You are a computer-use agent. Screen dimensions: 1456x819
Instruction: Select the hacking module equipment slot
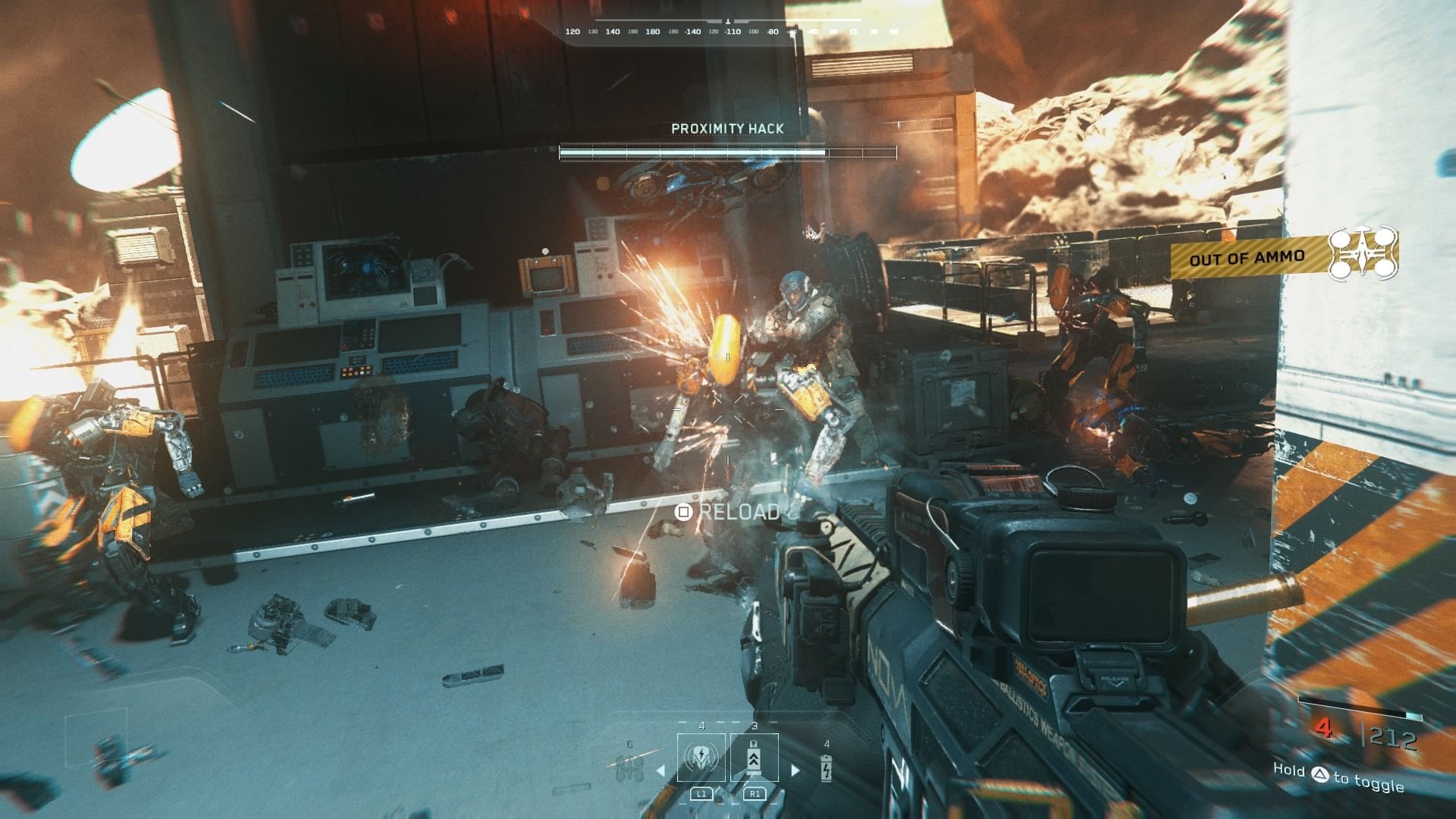tap(701, 757)
